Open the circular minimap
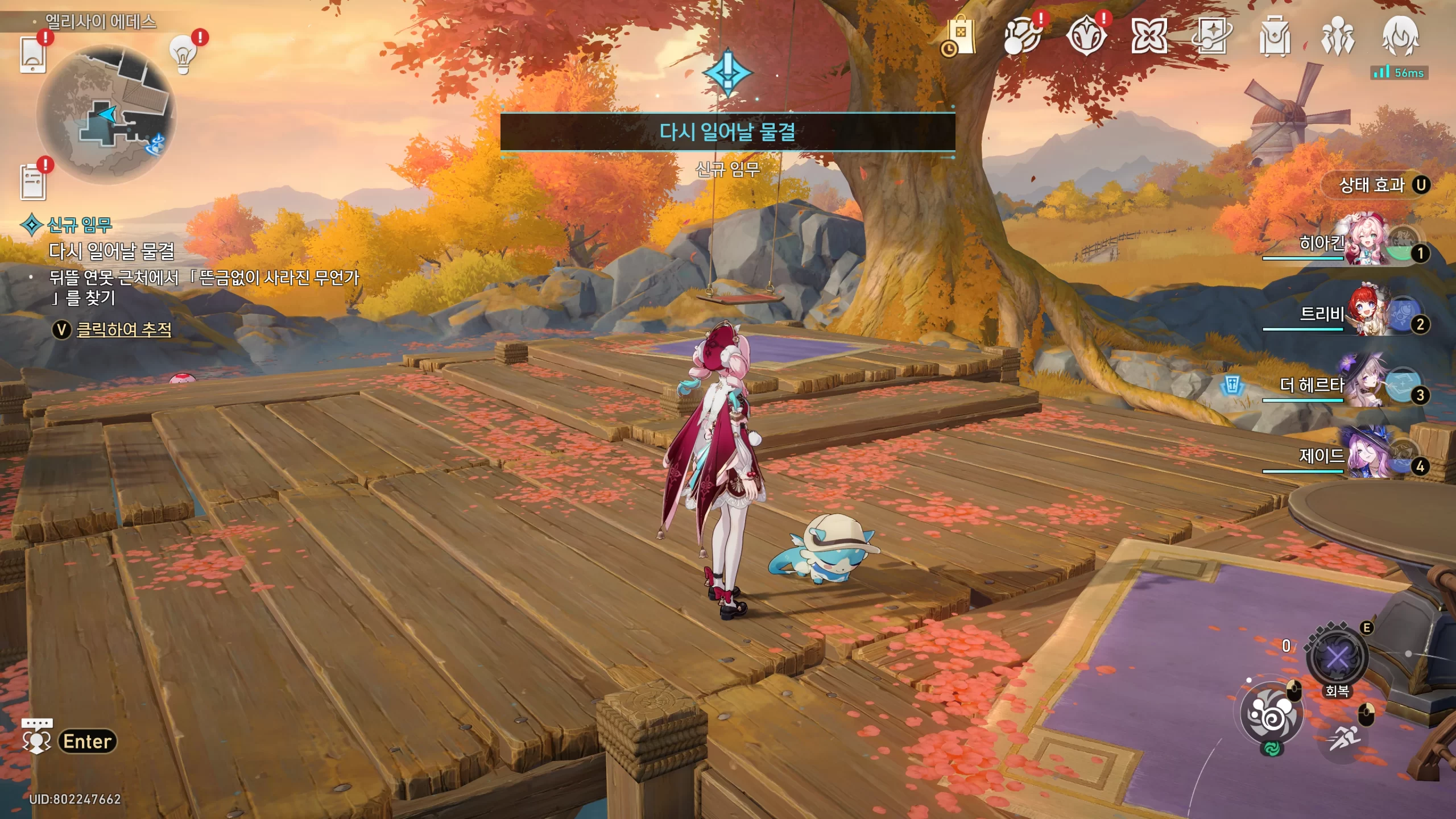 tap(106, 115)
